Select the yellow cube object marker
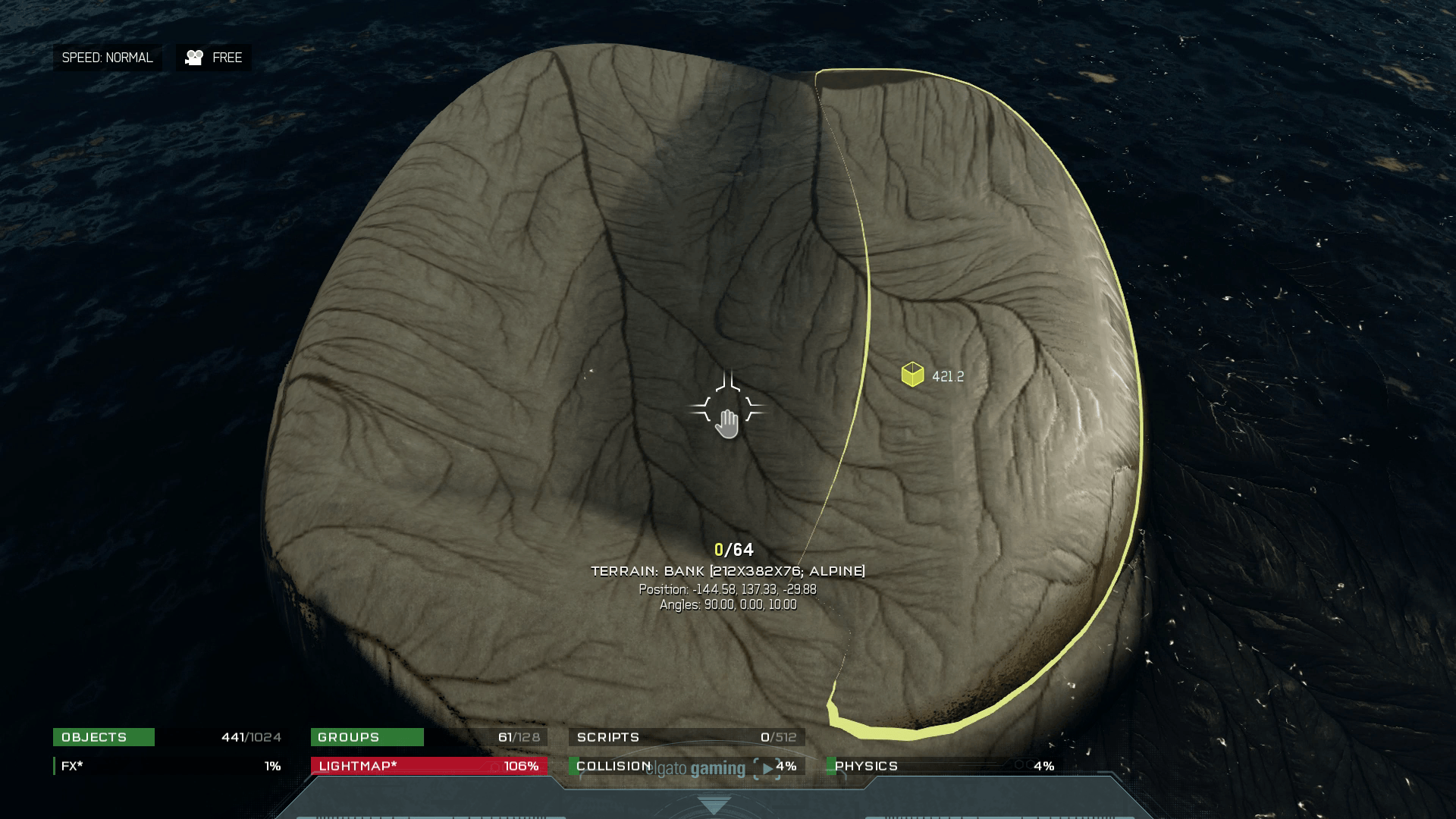The width and height of the screenshot is (1456, 819). [x=912, y=375]
